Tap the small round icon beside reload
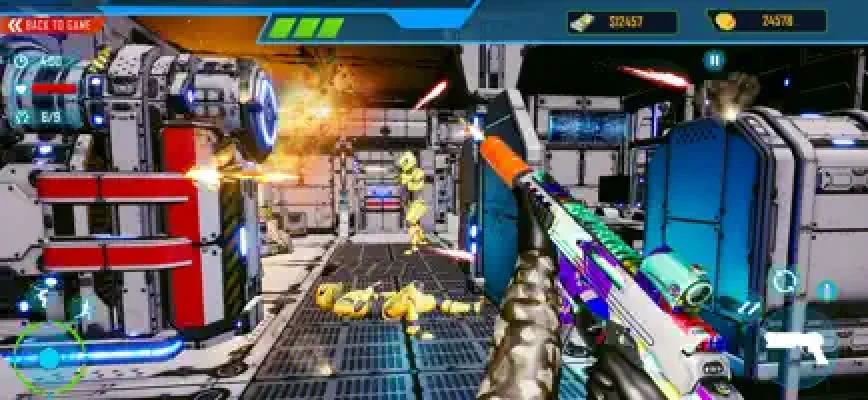 pyautogui.click(x=825, y=291)
